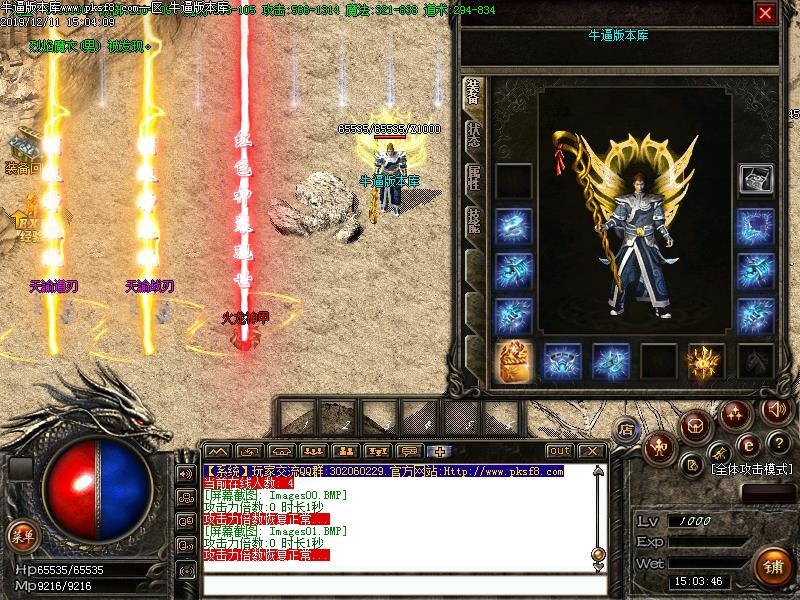800x600 pixels.
Task: Toggle the speaker sound button
Action: pyautogui.click(x=775, y=409)
